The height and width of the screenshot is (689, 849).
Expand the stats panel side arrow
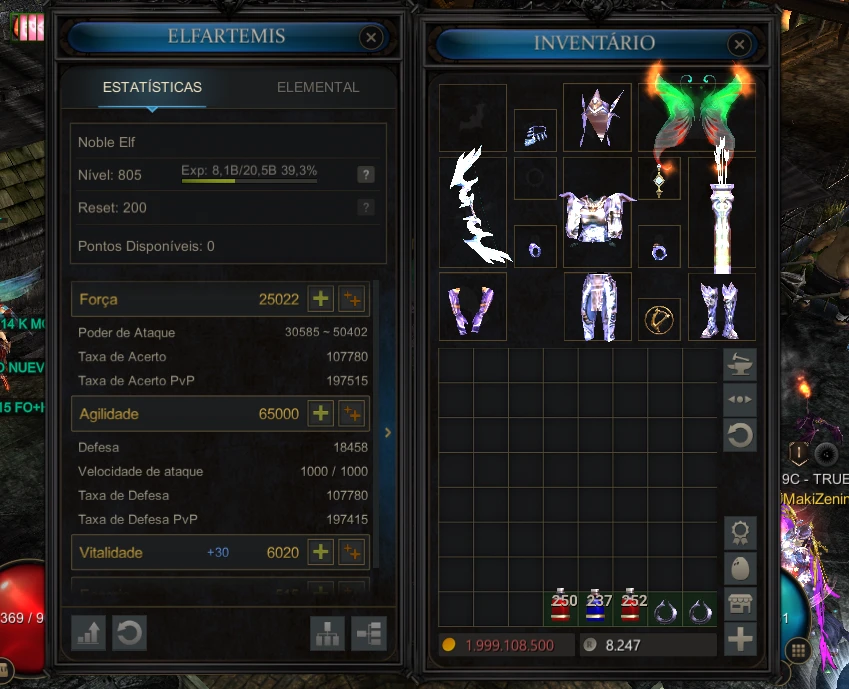tap(388, 433)
